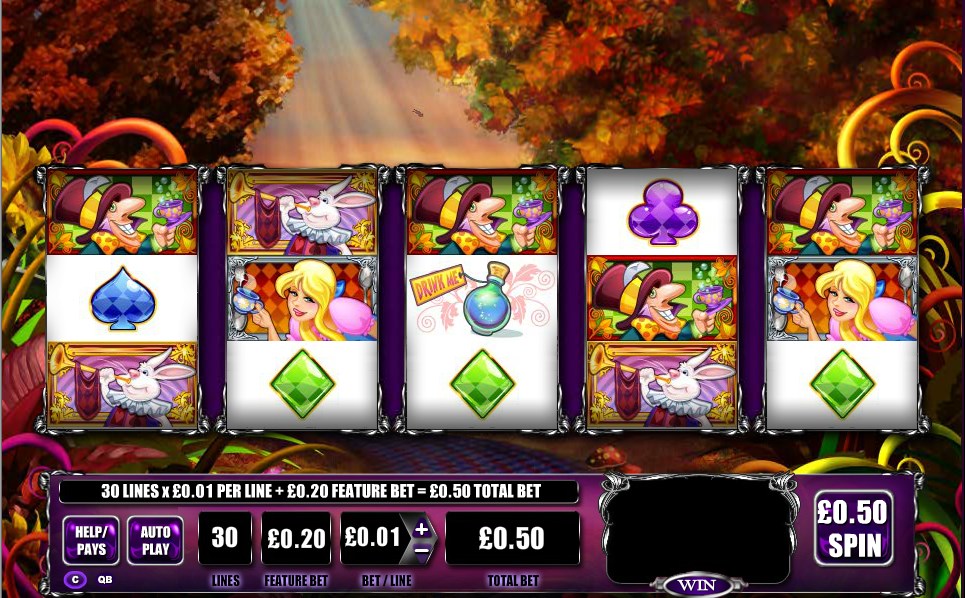Activate Auto Play
The width and height of the screenshot is (965, 598).
(x=155, y=540)
